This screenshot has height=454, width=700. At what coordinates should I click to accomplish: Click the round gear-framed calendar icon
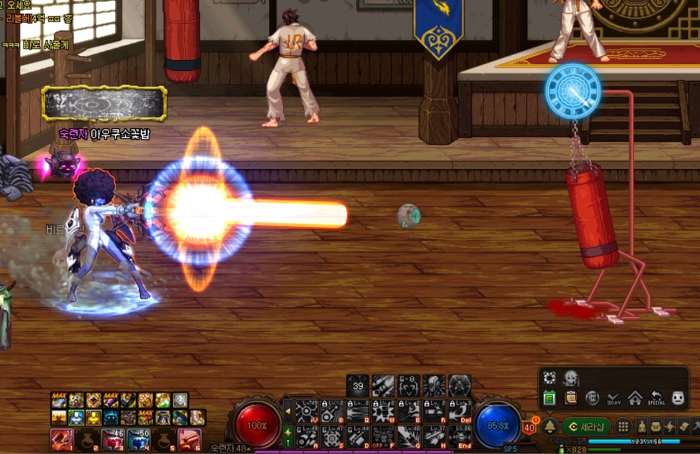coord(592,398)
